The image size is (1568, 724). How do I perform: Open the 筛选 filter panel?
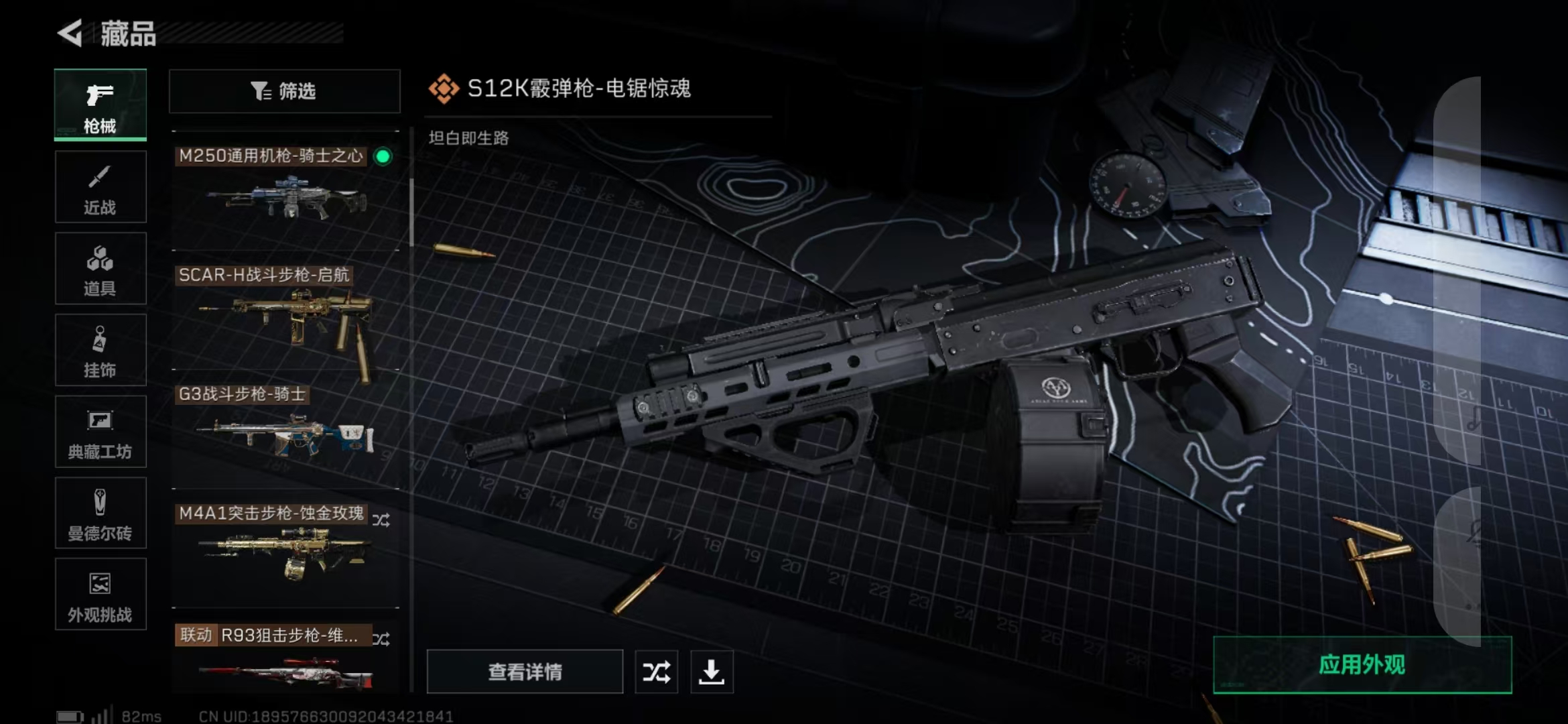coord(284,92)
